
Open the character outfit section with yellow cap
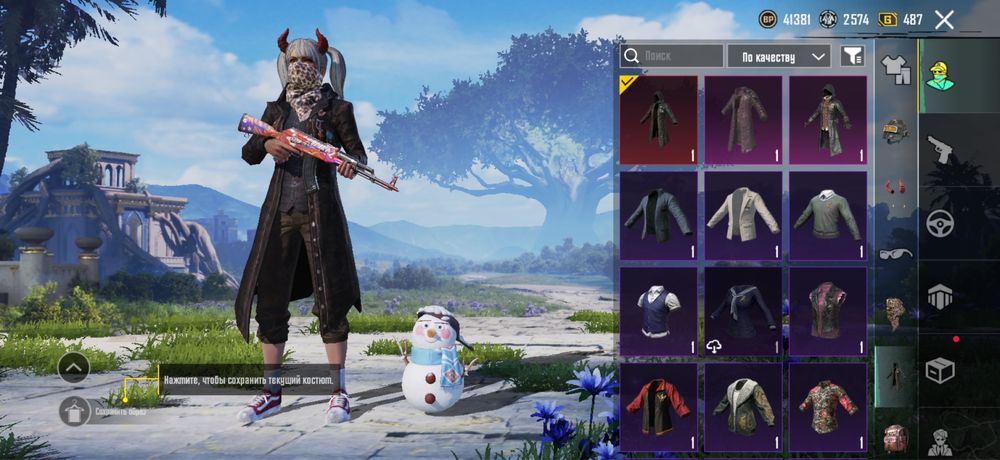pyautogui.click(x=940, y=75)
